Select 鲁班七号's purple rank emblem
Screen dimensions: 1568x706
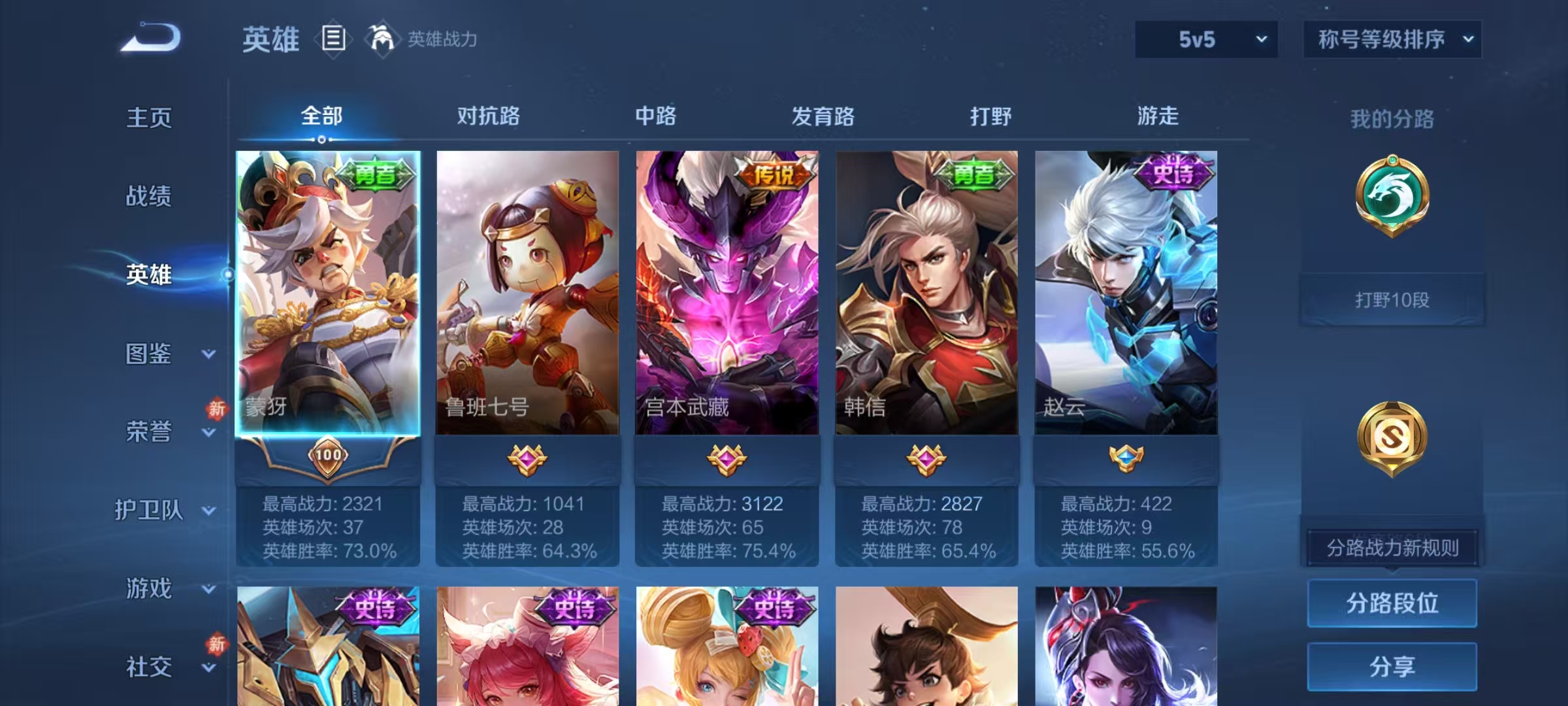pyautogui.click(x=528, y=460)
